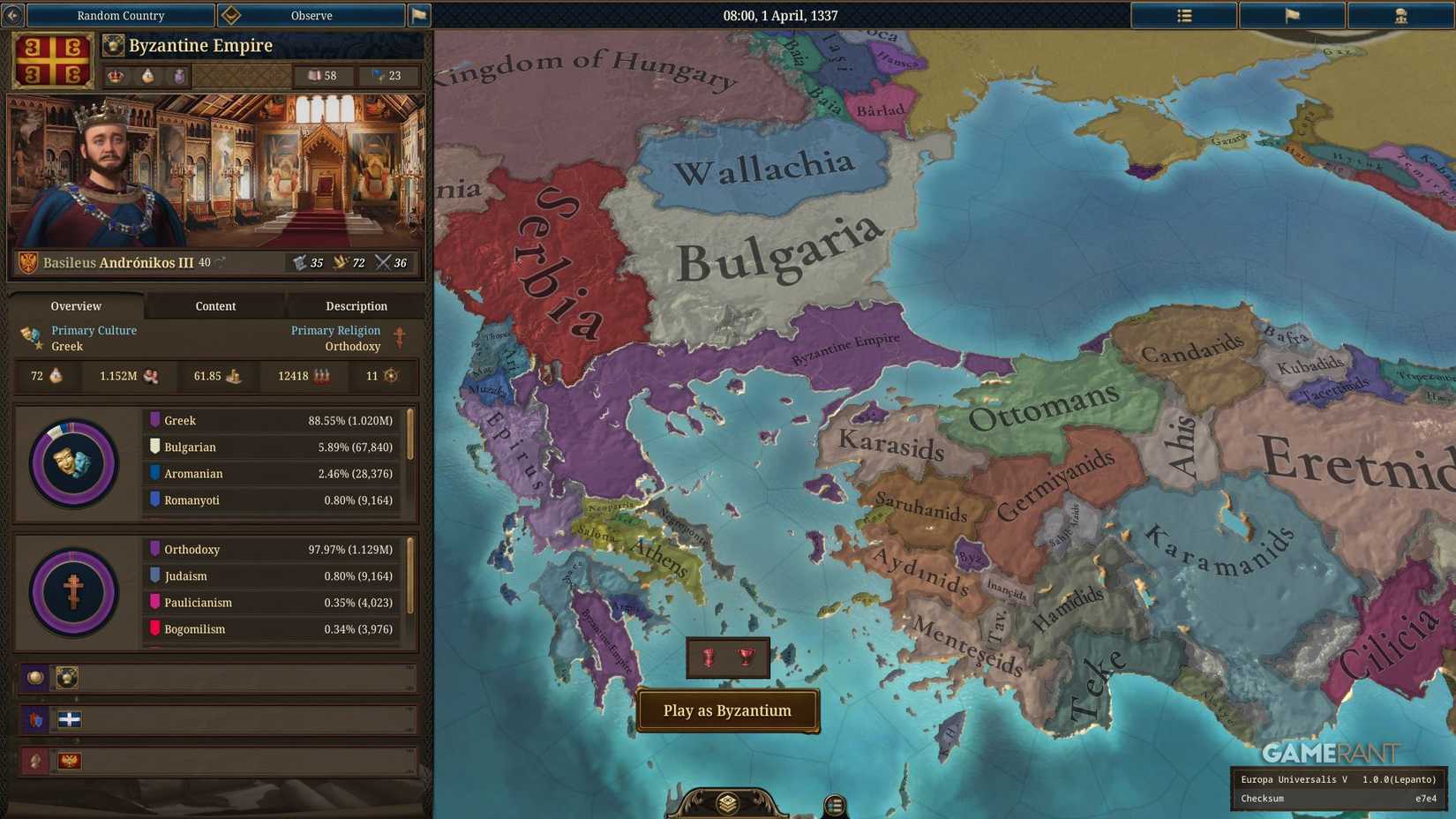Select the crown government icon beside the flag
This screenshot has height=819, width=1456.
pyautogui.click(x=116, y=76)
